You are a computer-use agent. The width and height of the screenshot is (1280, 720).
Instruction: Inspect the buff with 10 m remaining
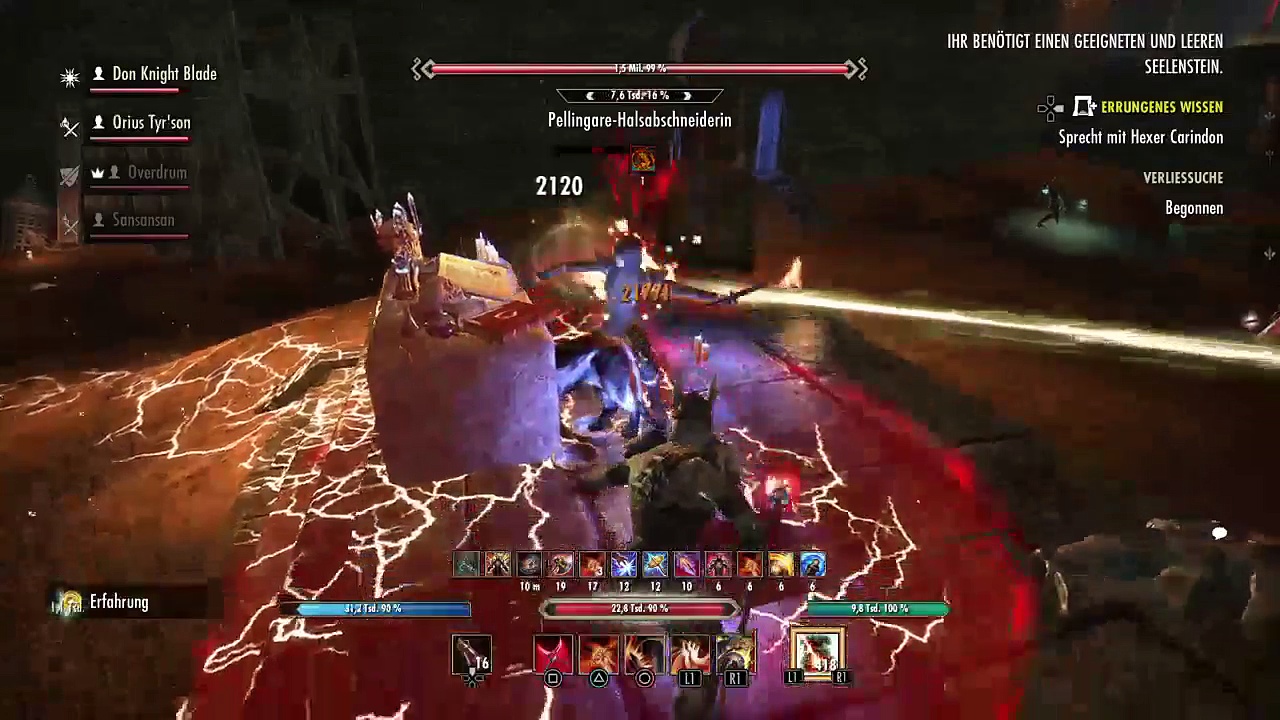pos(529,565)
